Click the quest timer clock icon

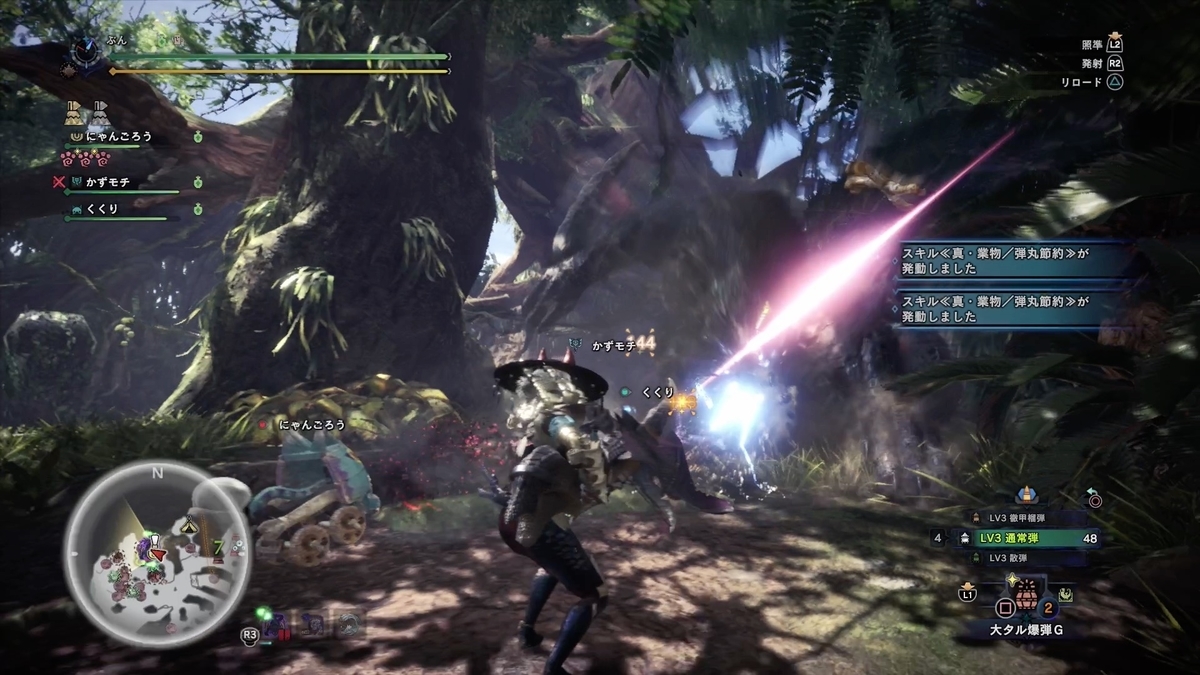[84, 50]
